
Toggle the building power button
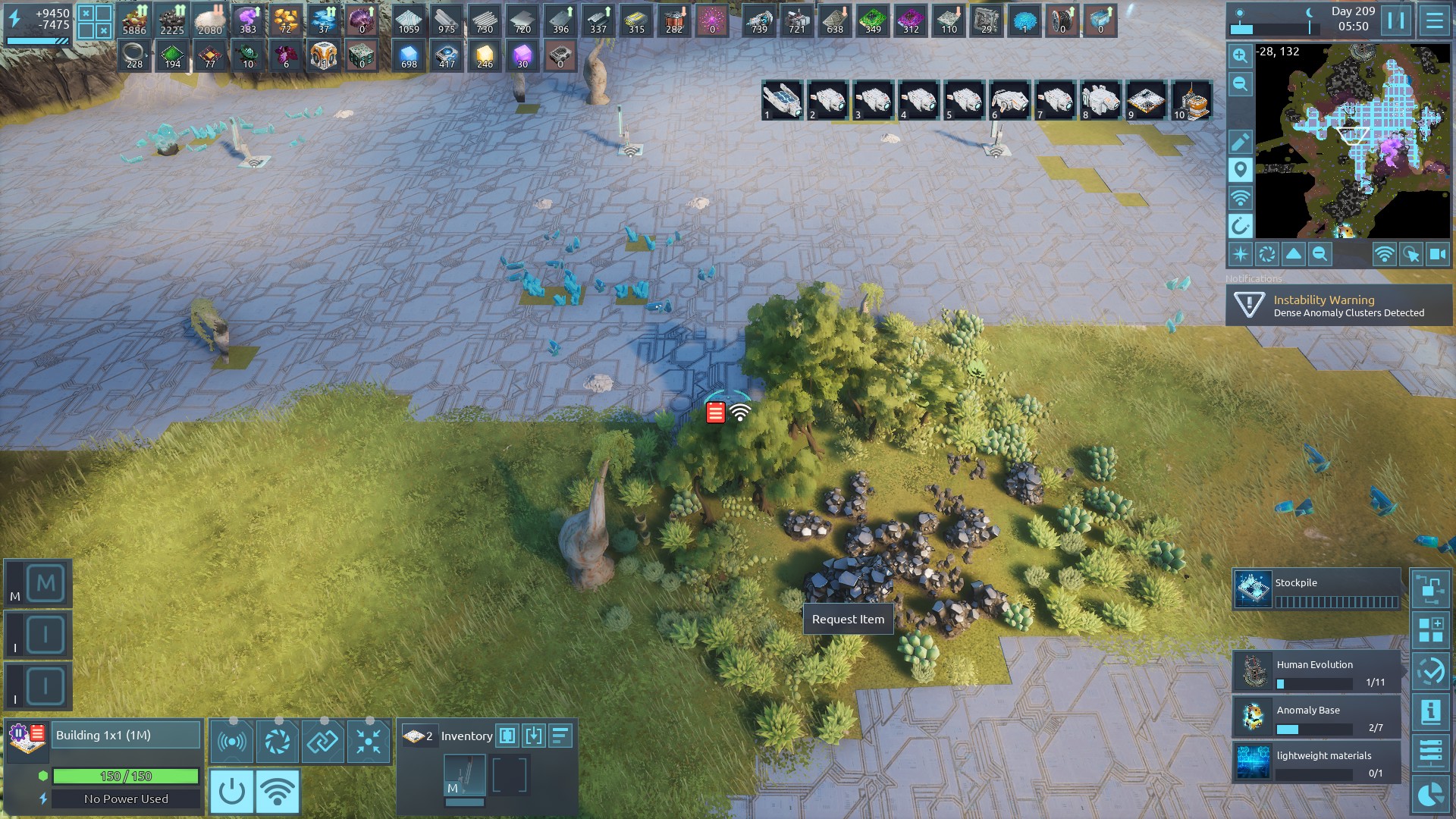click(231, 791)
